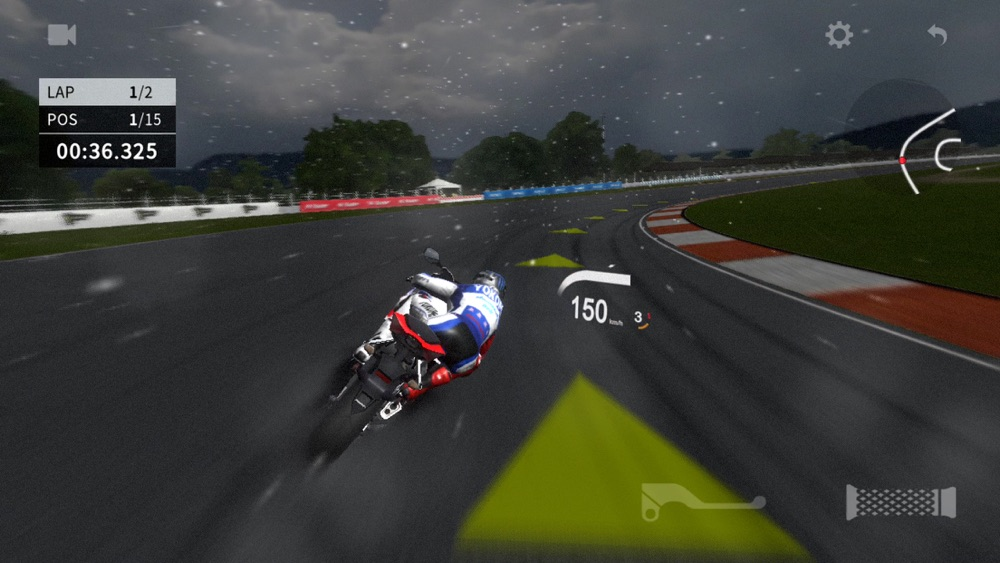This screenshot has height=563, width=1000.
Task: Twist the throttle grip control
Action: 901,502
